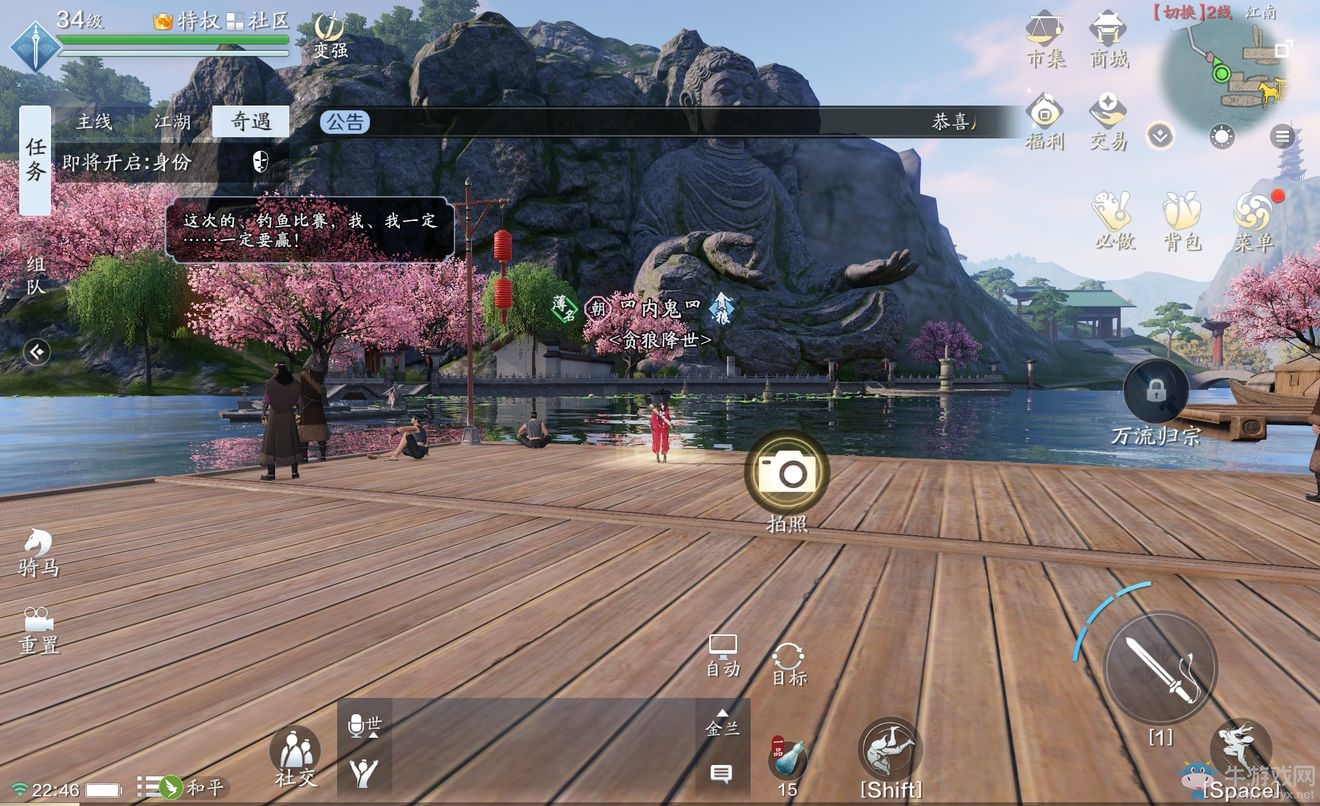Screen dimensions: 1320x806
Task: Open the 交易 trade menu
Action: [1108, 121]
